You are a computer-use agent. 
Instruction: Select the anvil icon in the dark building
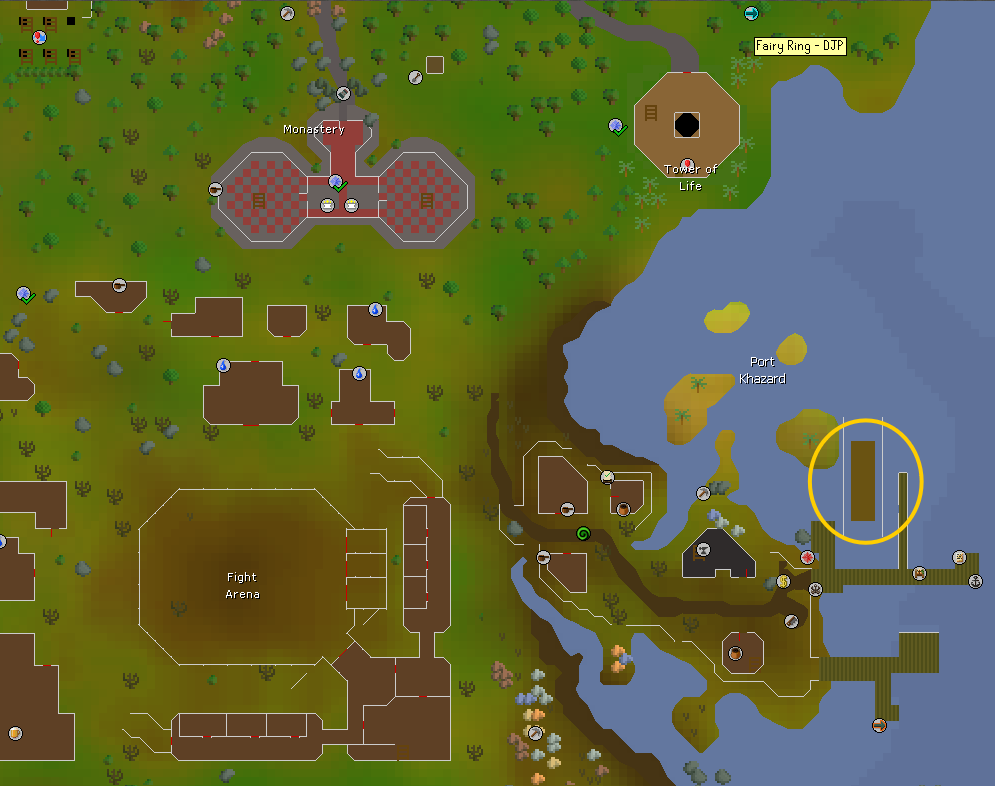pos(703,549)
